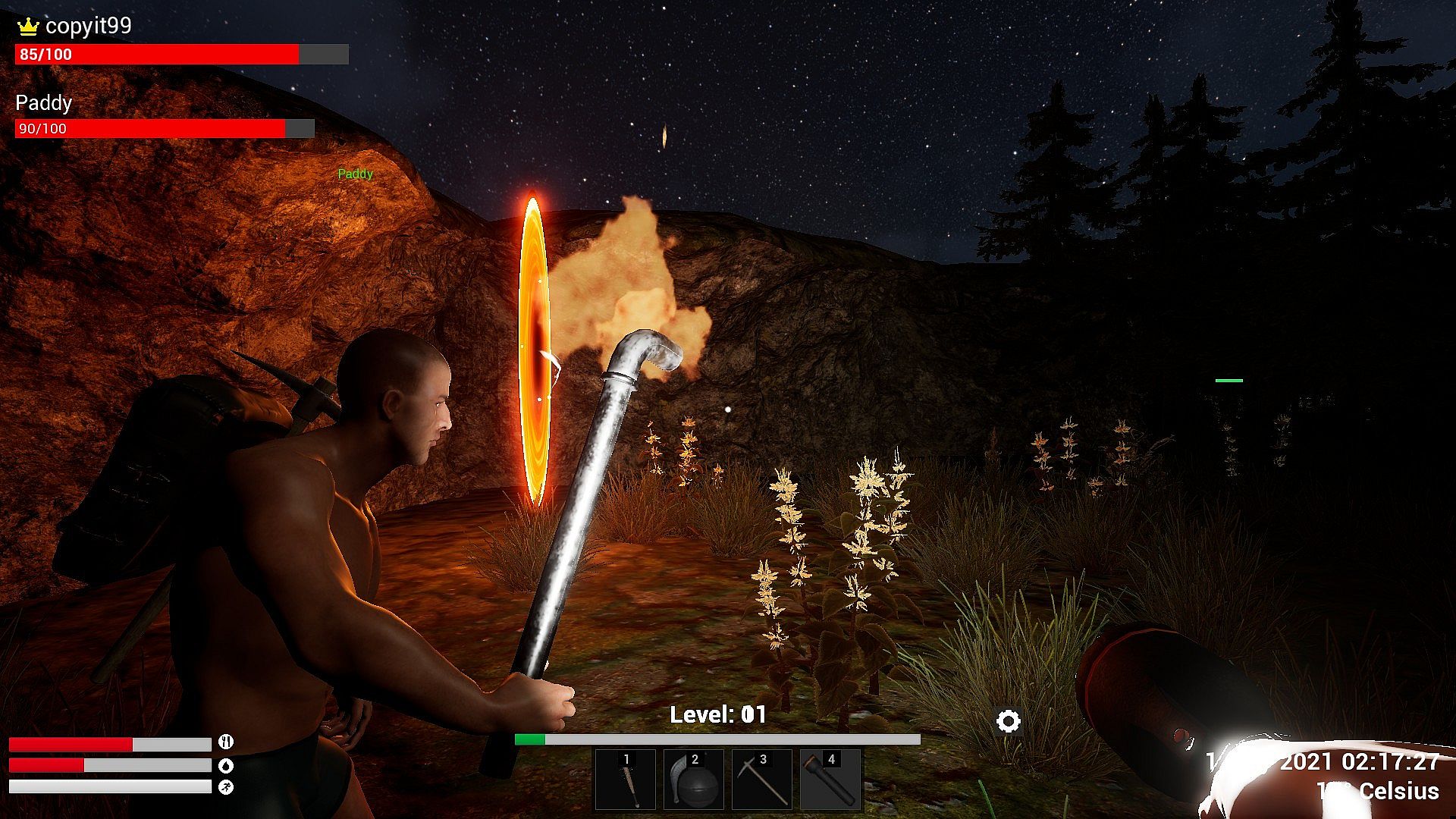This screenshot has height=819, width=1456.
Task: Select the baseball bat in hotbar slot 1
Action: click(x=625, y=780)
